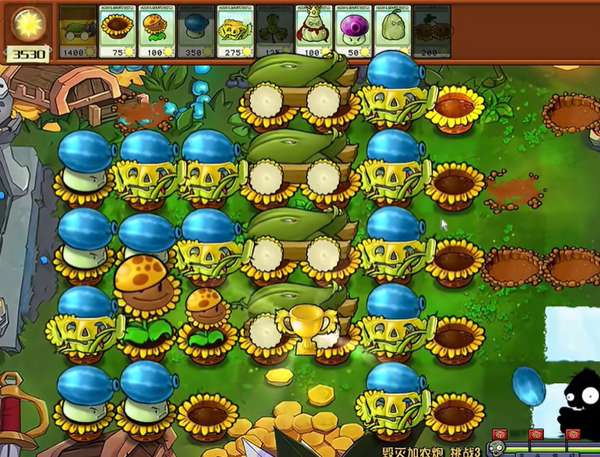Click the darkened 125-sun seed packet
This screenshot has height=457, width=600.
tap(273, 31)
